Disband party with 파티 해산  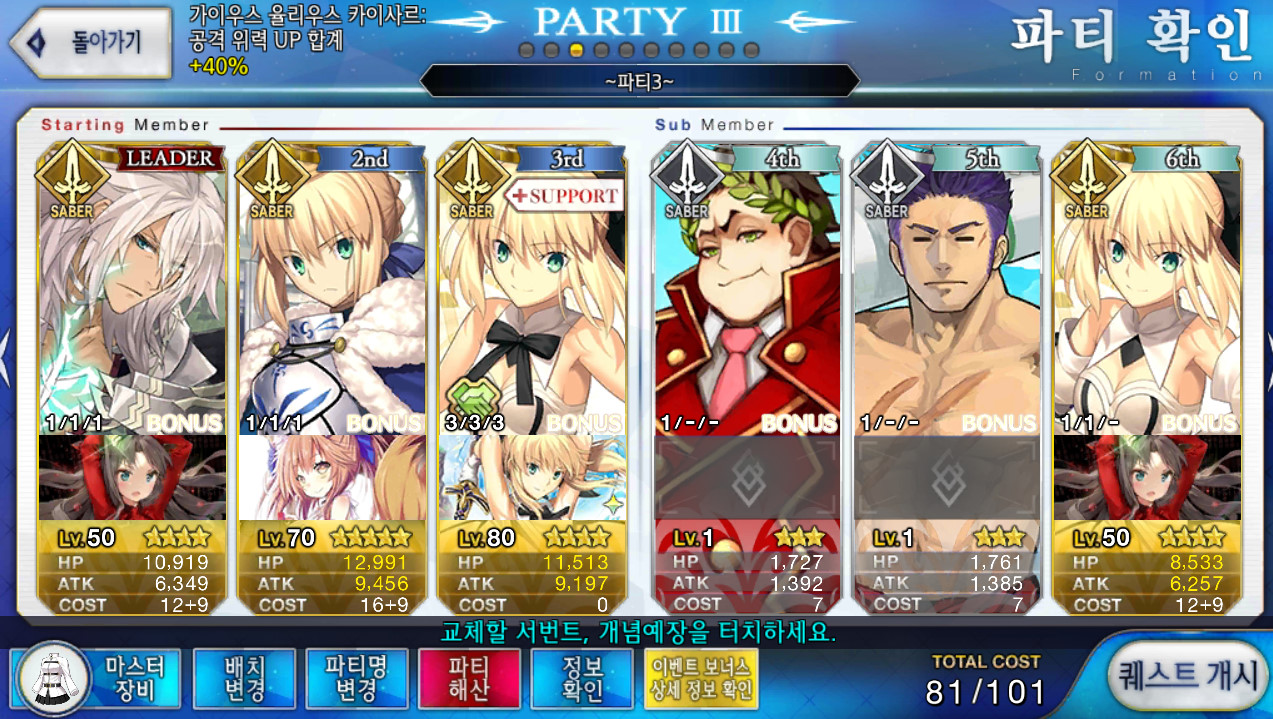pyautogui.click(x=469, y=678)
